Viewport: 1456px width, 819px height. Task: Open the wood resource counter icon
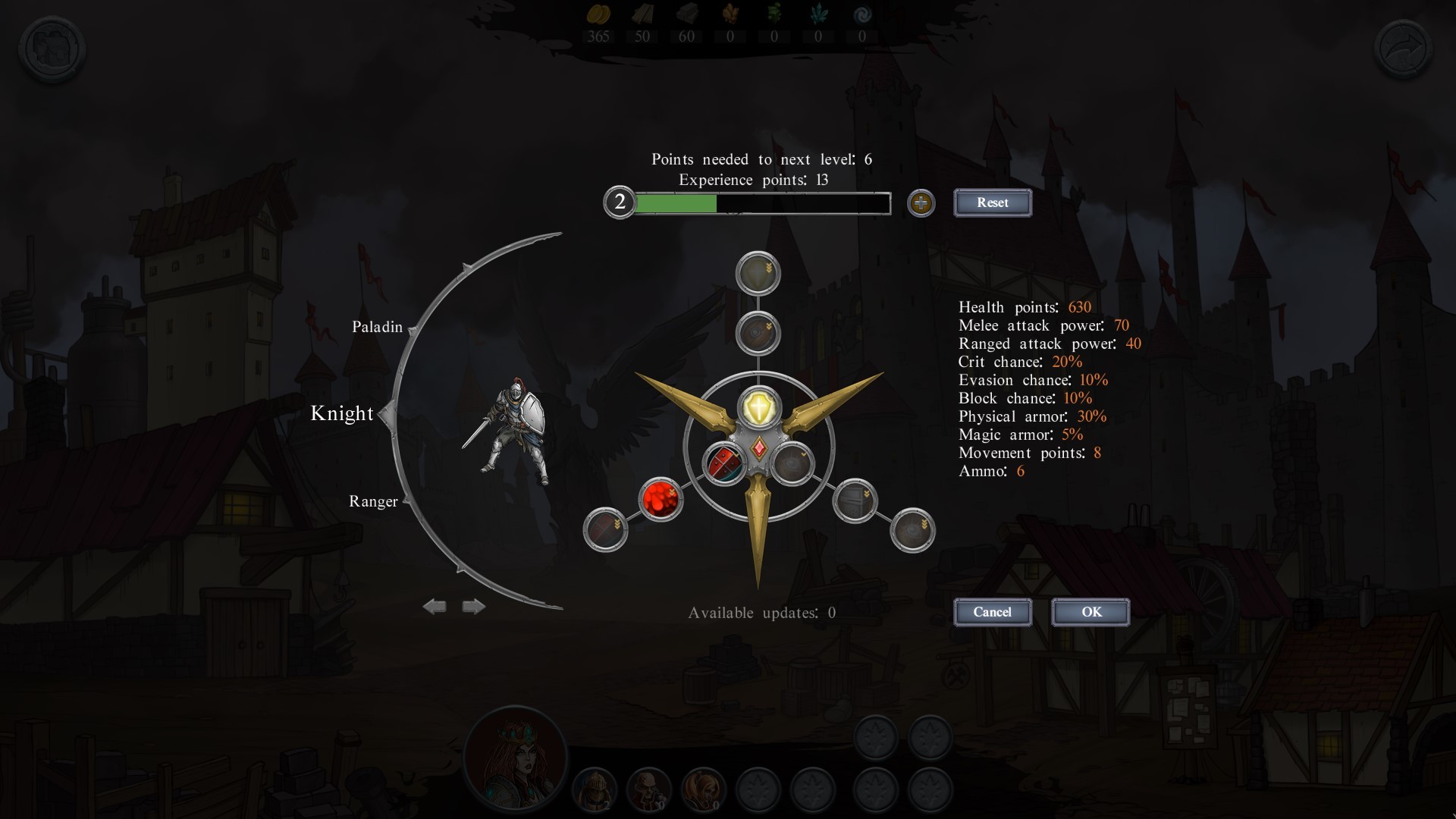click(x=643, y=15)
